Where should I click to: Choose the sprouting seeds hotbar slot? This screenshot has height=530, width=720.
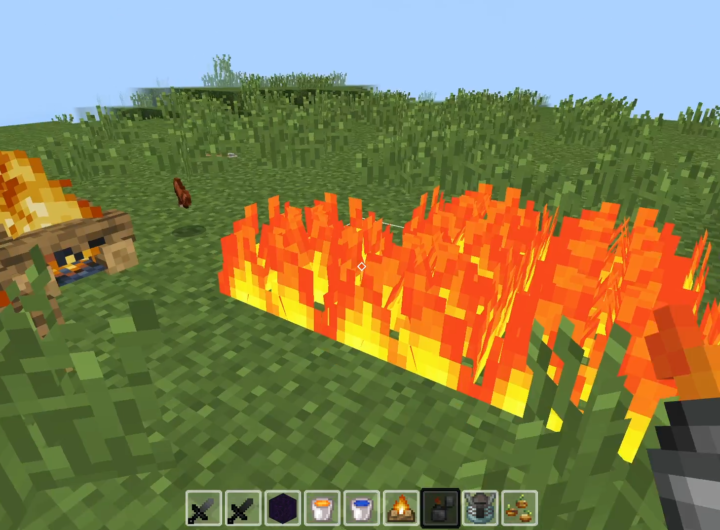(x=519, y=509)
